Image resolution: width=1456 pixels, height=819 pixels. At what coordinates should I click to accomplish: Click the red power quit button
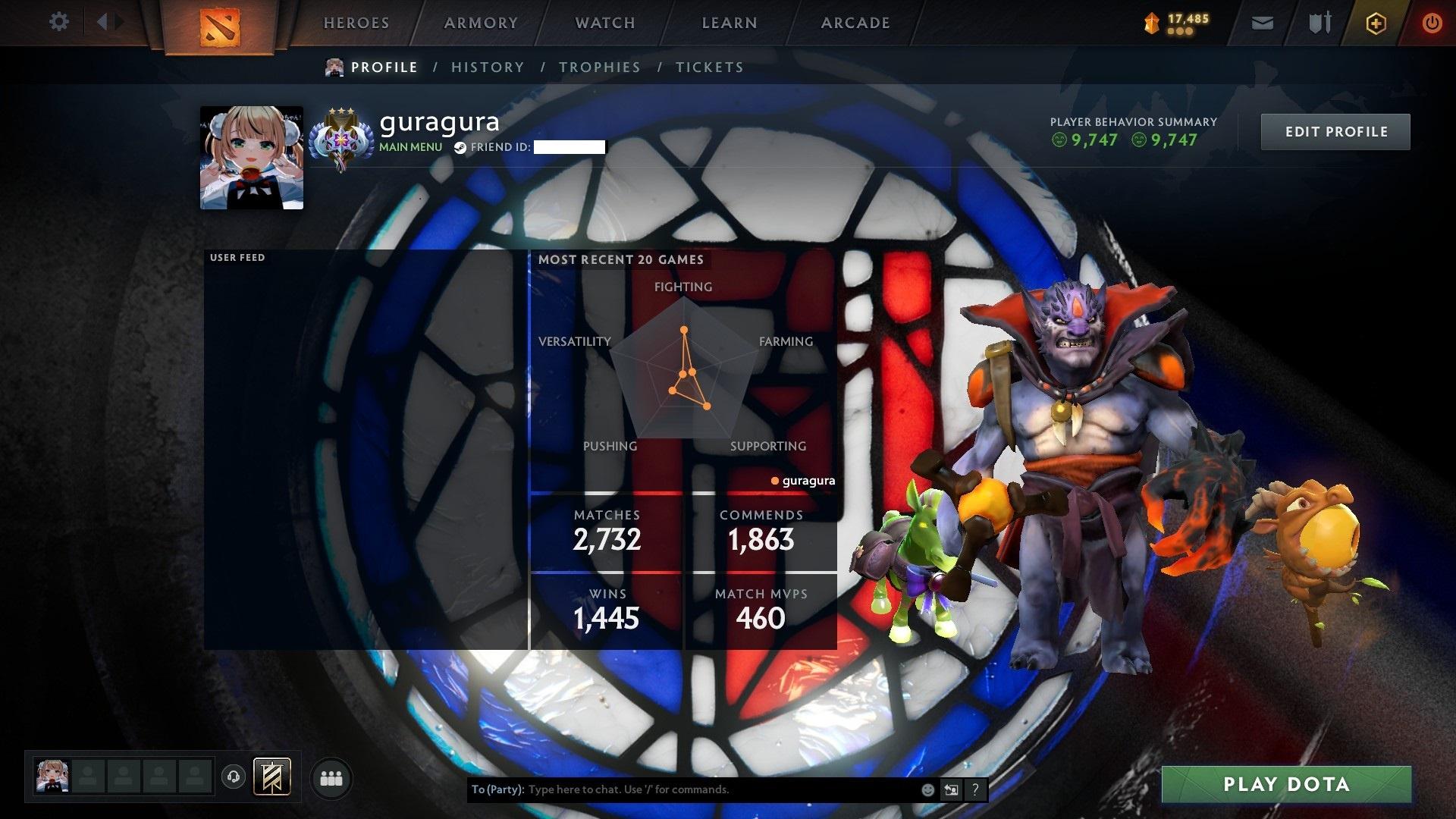[x=1432, y=24]
